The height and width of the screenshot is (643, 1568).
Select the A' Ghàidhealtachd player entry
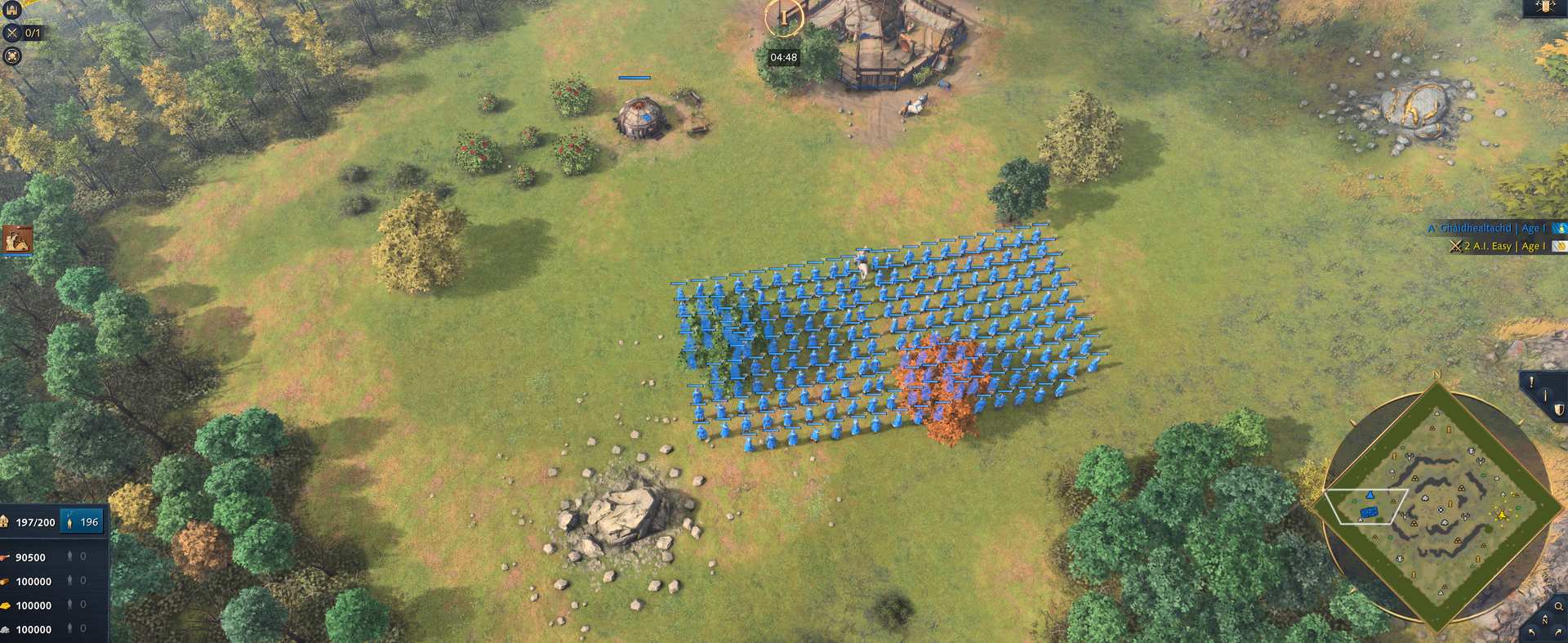[1486, 228]
